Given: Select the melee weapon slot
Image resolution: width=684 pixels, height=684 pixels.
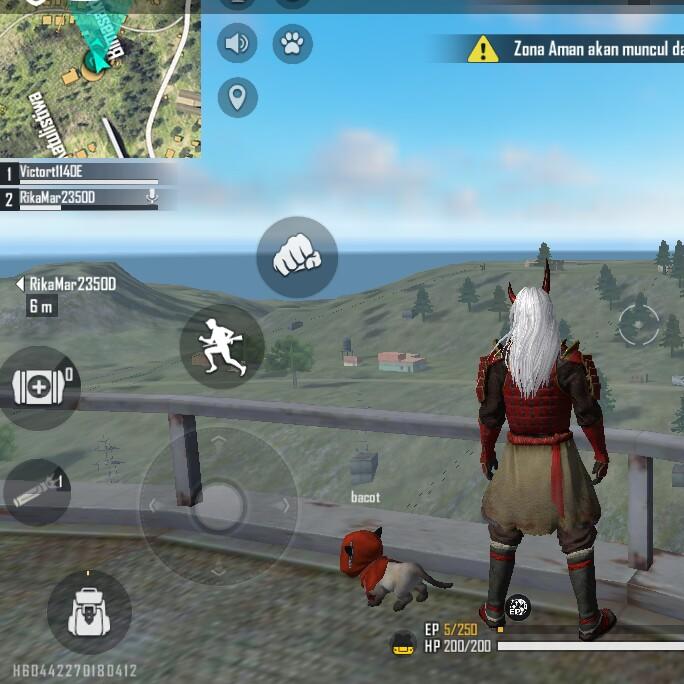Looking at the screenshot, I should coord(36,492).
